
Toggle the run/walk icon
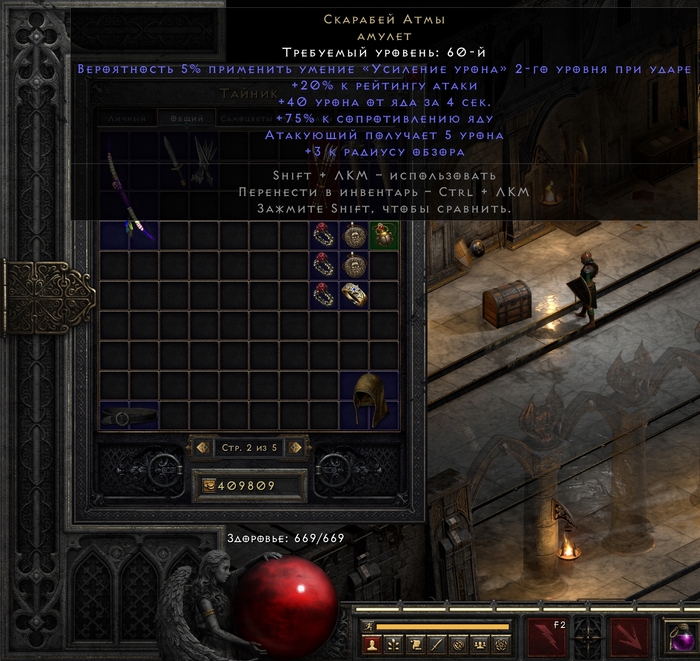367,627
